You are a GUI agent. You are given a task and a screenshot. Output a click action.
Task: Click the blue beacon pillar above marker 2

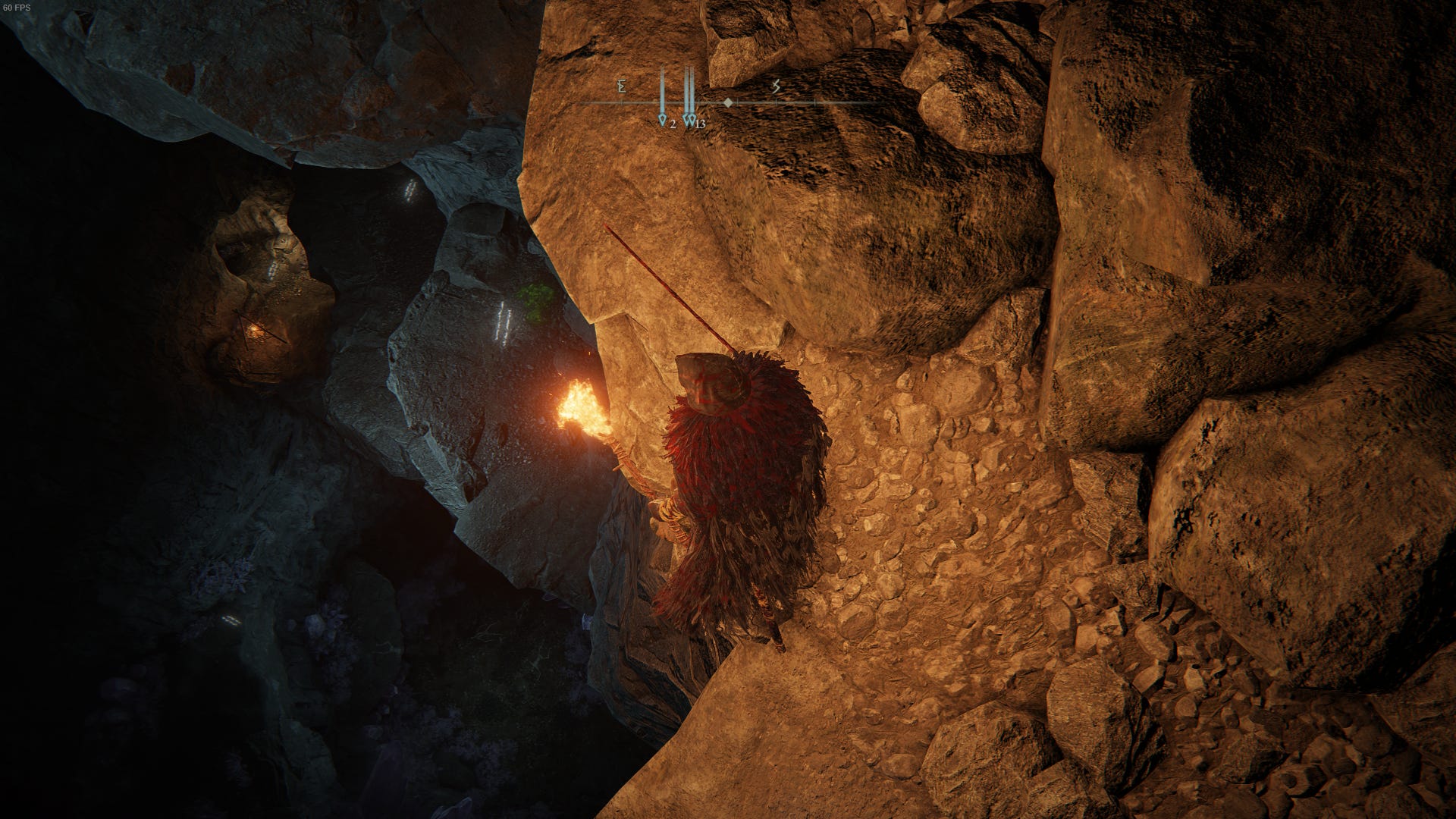point(662,87)
